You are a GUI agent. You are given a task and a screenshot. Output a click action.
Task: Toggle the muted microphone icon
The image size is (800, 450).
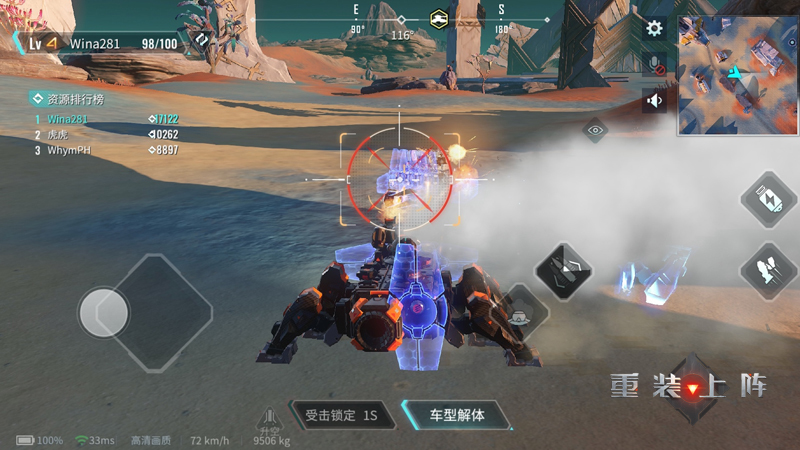tap(654, 65)
